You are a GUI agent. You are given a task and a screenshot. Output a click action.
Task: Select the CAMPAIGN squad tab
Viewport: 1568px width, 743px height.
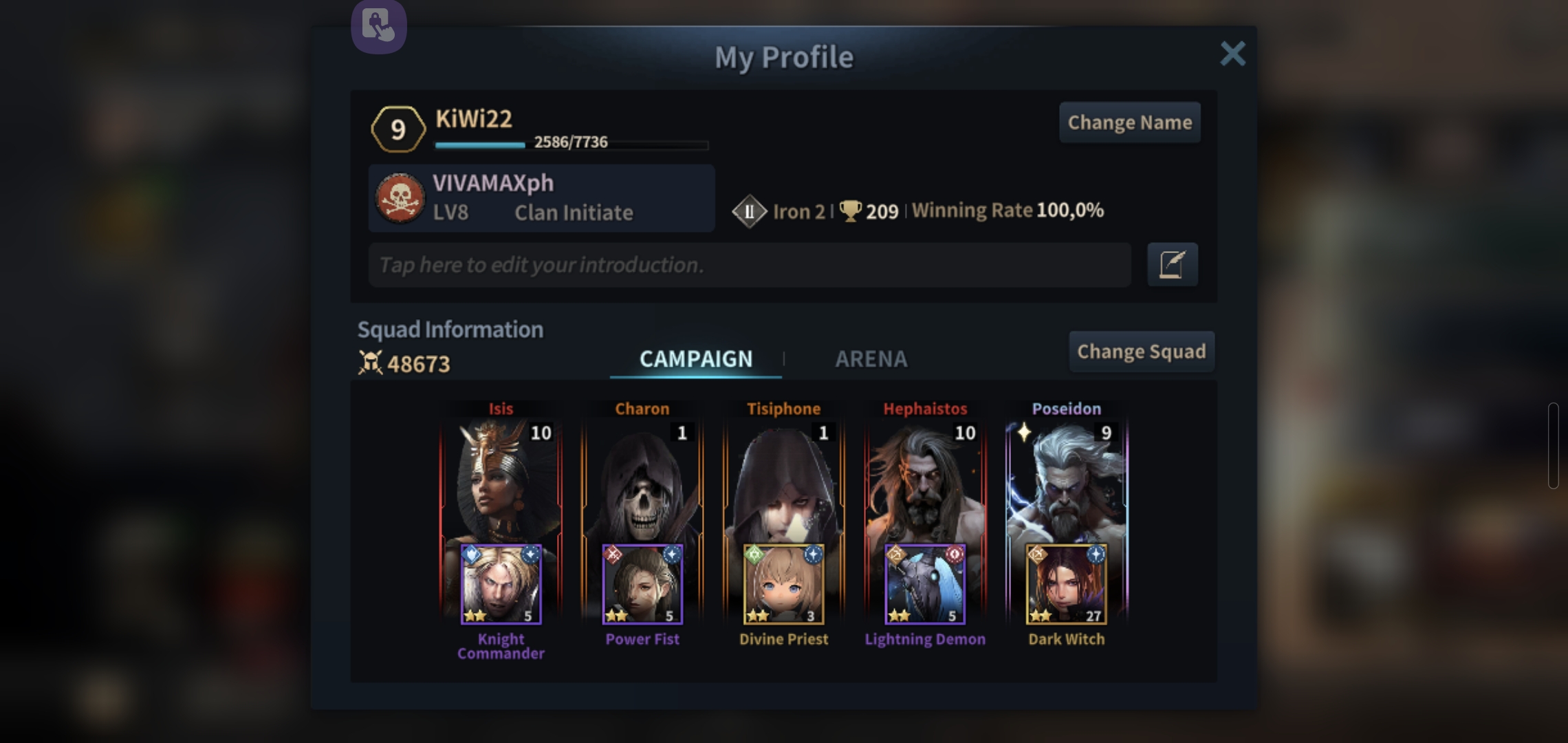[695, 358]
